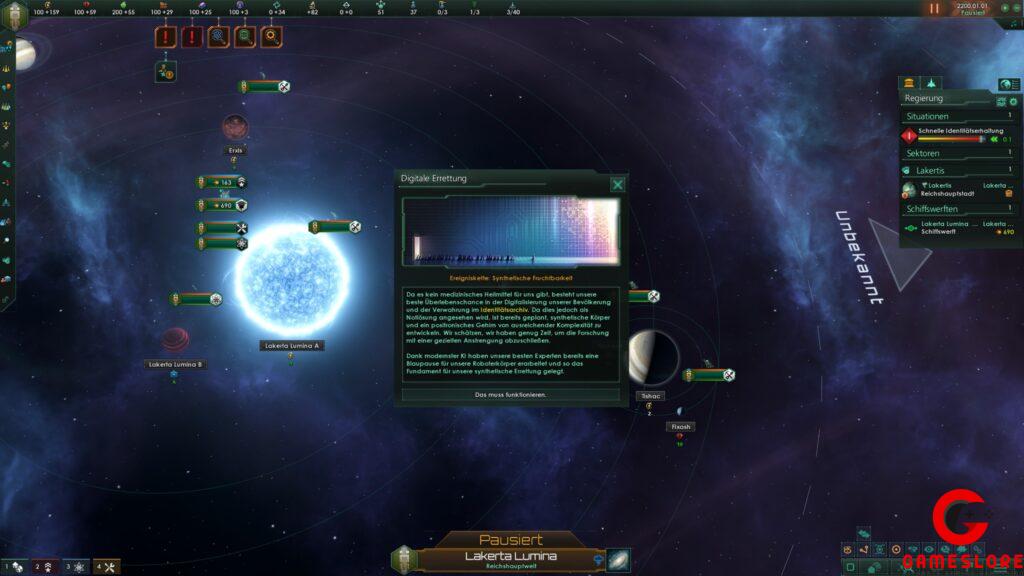Collapse the Situationen section
The image size is (1024, 576).
(957, 116)
